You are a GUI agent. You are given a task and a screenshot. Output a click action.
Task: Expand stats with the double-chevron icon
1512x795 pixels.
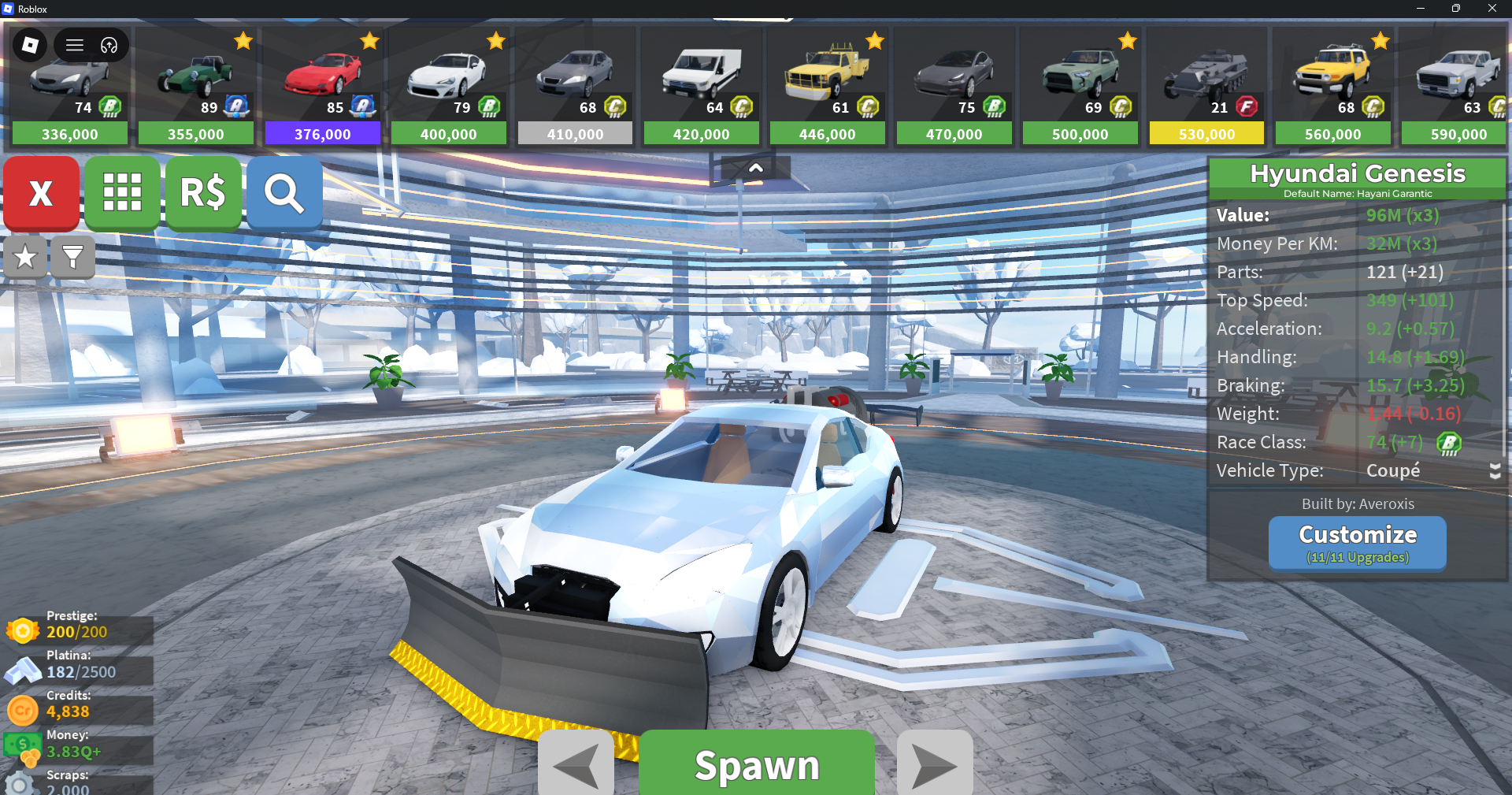tap(1495, 471)
